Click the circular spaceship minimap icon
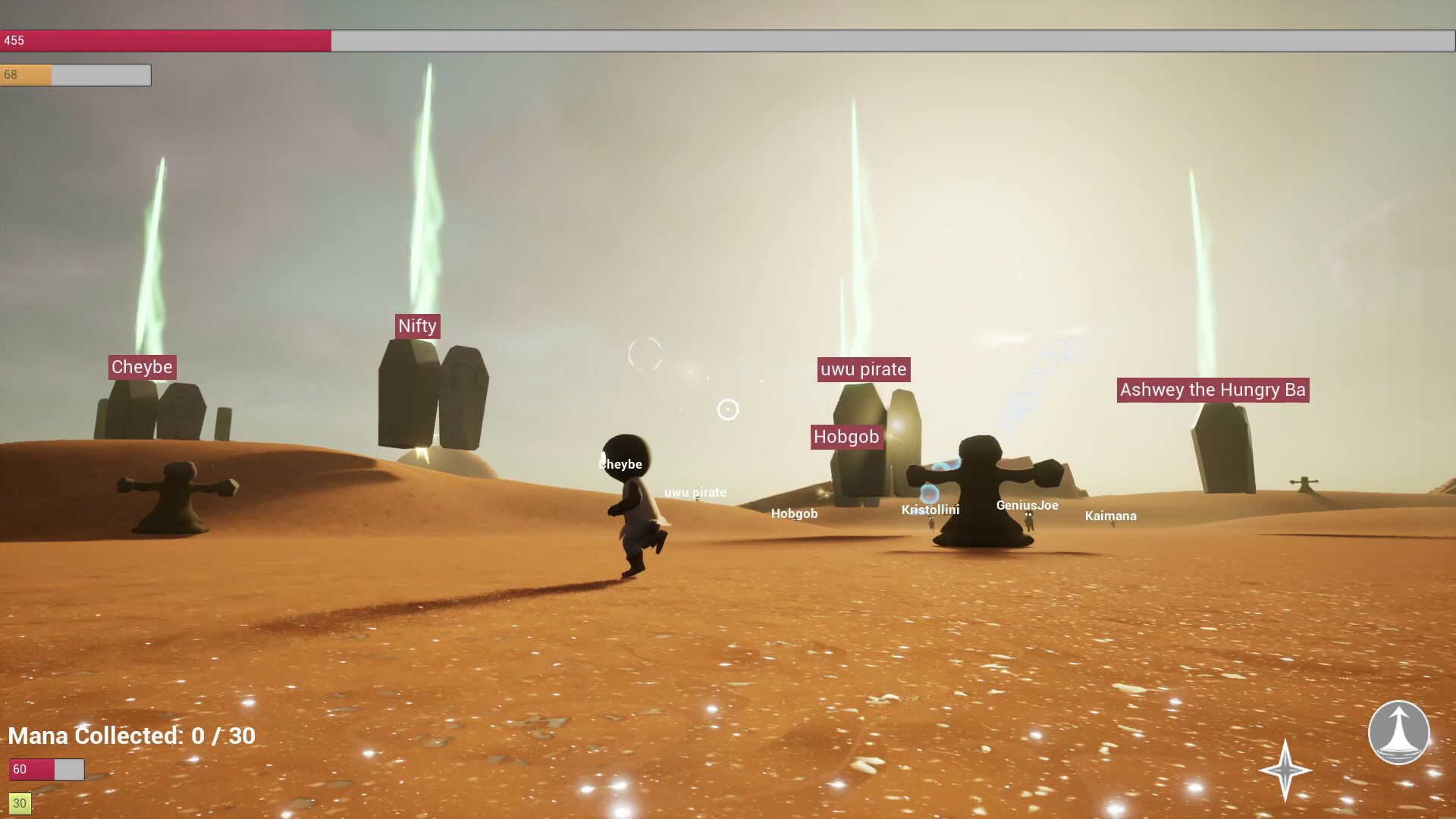The image size is (1456, 819). tap(1399, 733)
